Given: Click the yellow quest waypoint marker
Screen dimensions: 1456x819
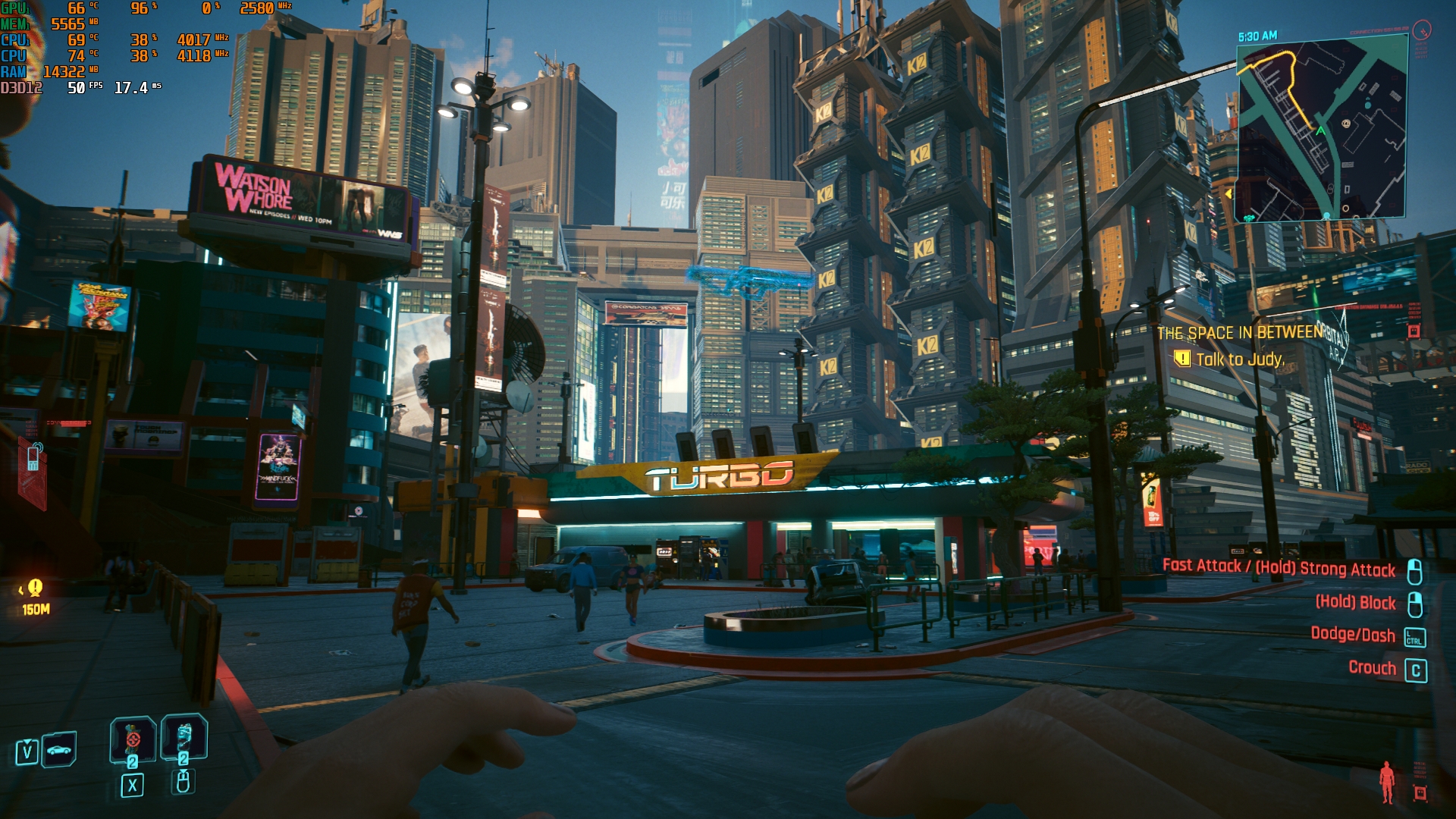Looking at the screenshot, I should click(35, 588).
